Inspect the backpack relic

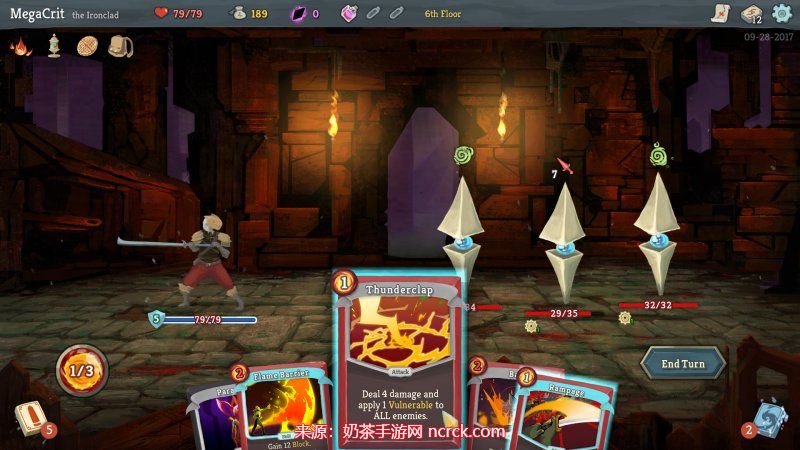(x=120, y=46)
